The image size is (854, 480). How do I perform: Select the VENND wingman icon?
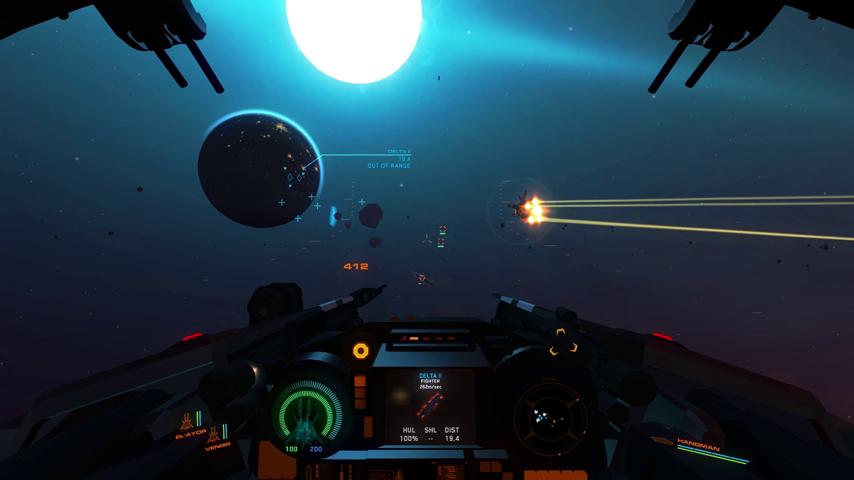pos(214,435)
